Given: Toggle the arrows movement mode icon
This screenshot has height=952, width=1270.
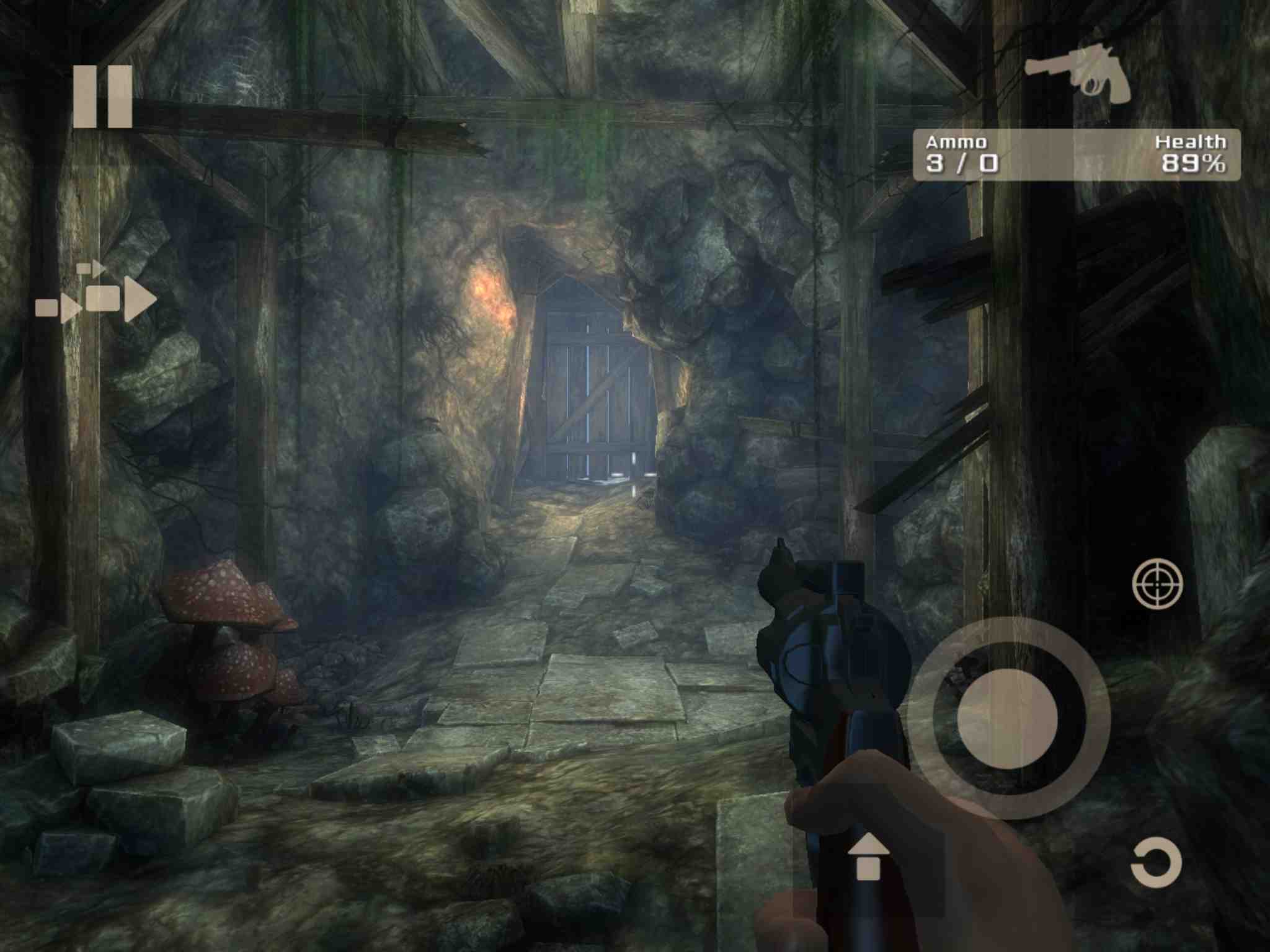Looking at the screenshot, I should click(x=96, y=295).
